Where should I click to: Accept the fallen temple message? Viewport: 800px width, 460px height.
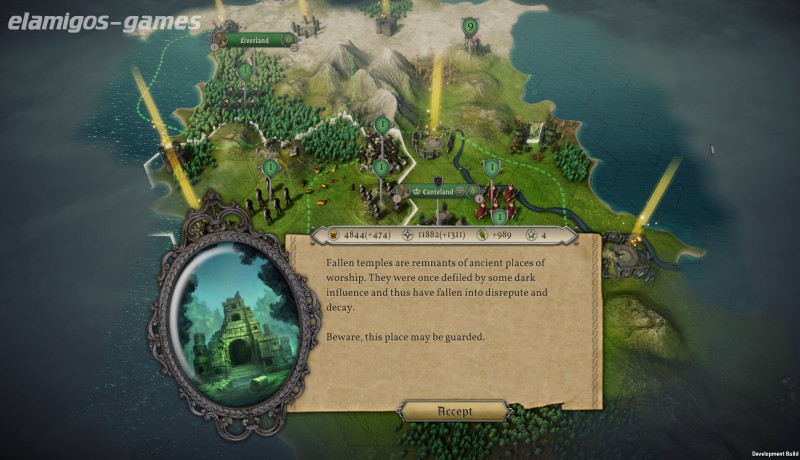click(455, 411)
